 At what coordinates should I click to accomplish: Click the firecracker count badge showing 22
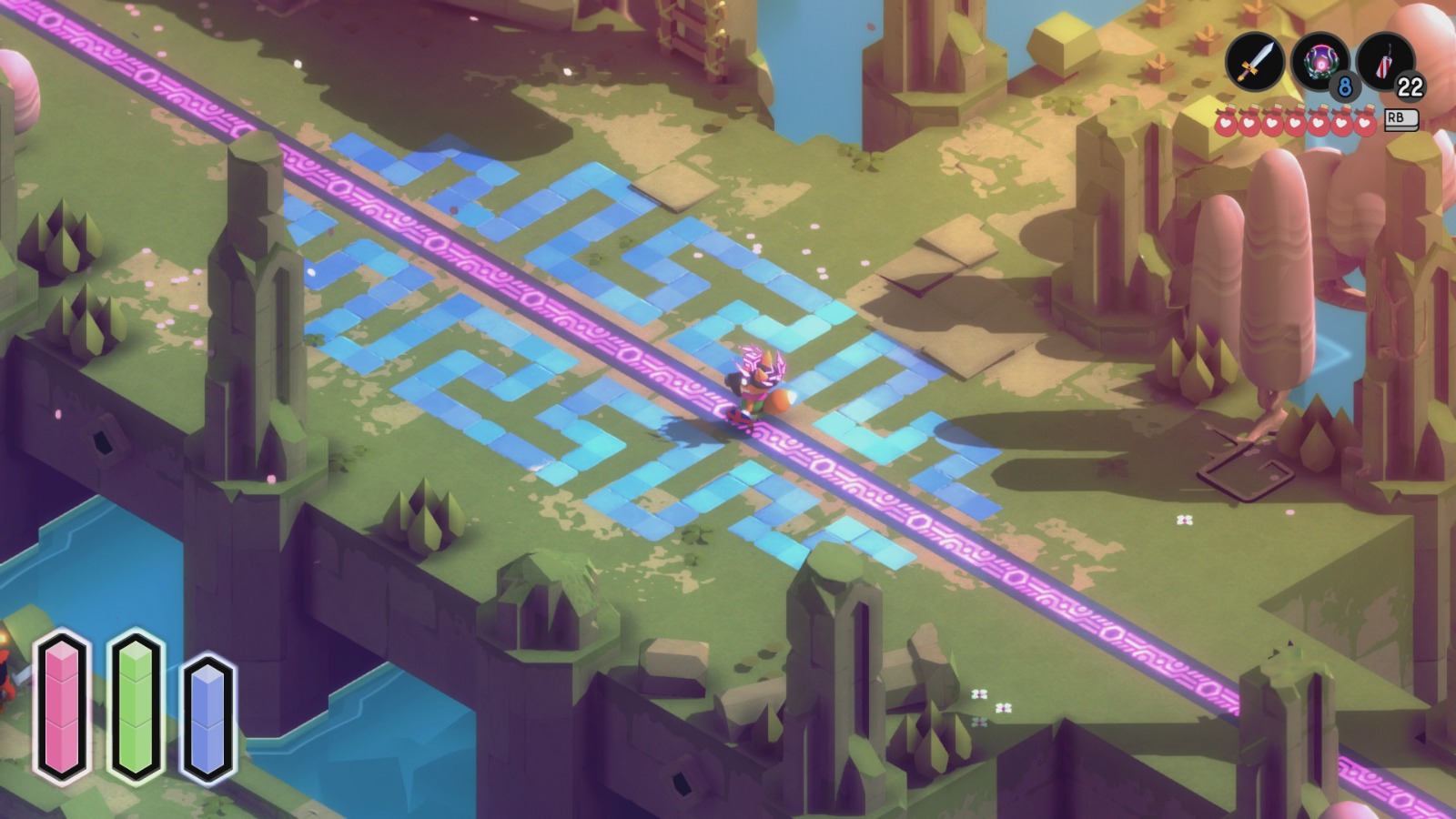(x=1410, y=86)
